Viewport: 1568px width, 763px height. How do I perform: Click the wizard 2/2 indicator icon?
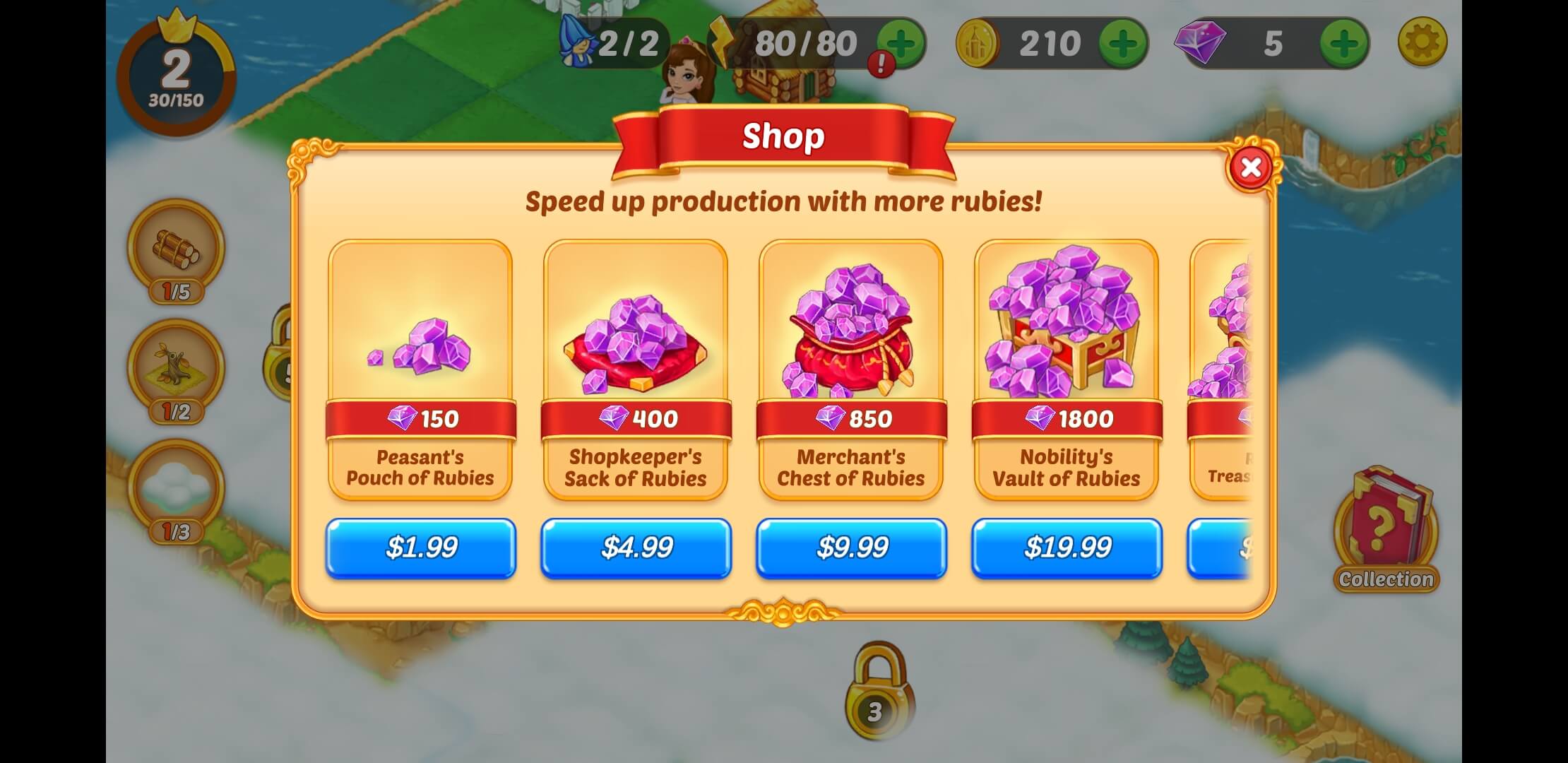[577, 44]
